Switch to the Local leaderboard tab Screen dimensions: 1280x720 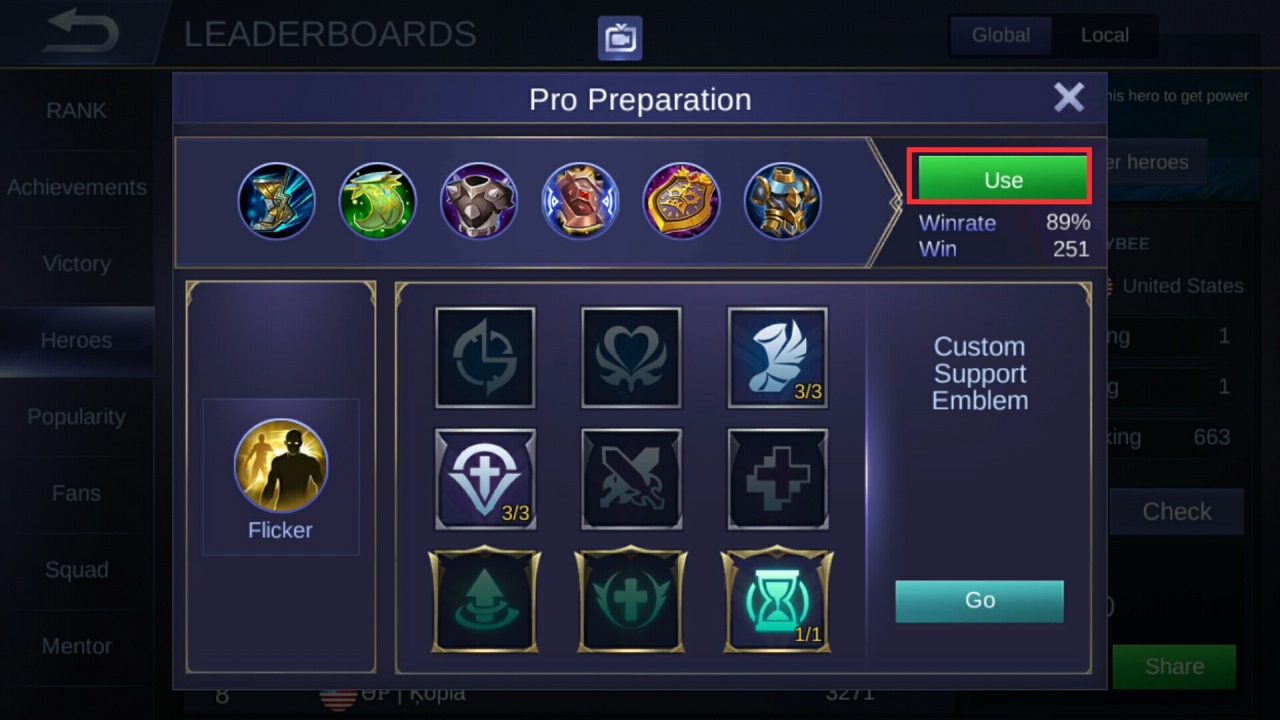pos(1104,35)
